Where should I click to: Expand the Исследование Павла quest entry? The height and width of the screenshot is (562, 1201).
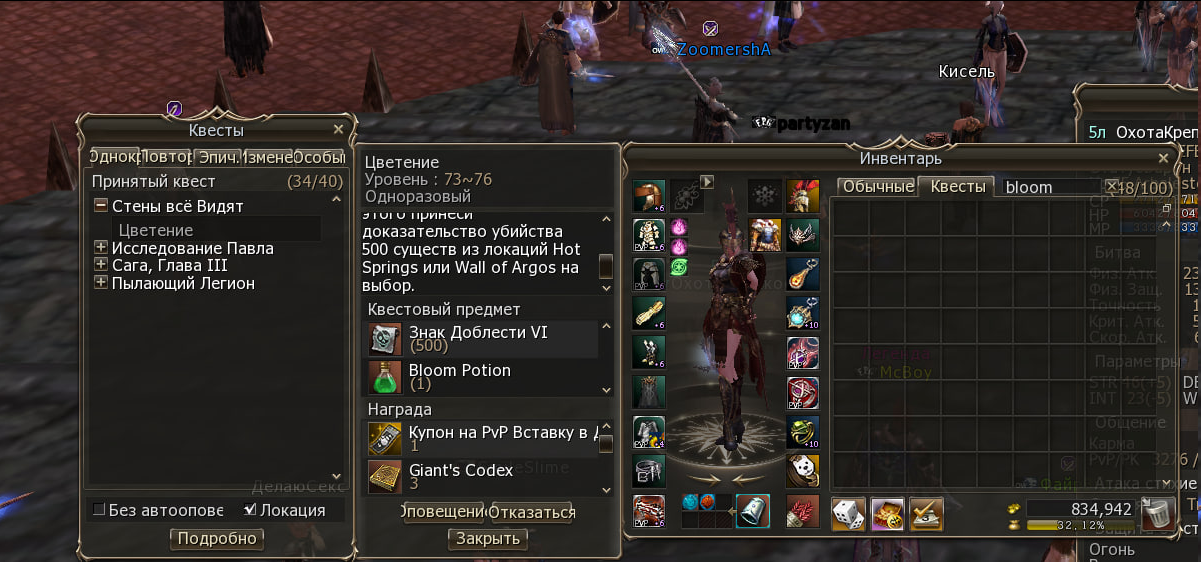click(x=100, y=248)
